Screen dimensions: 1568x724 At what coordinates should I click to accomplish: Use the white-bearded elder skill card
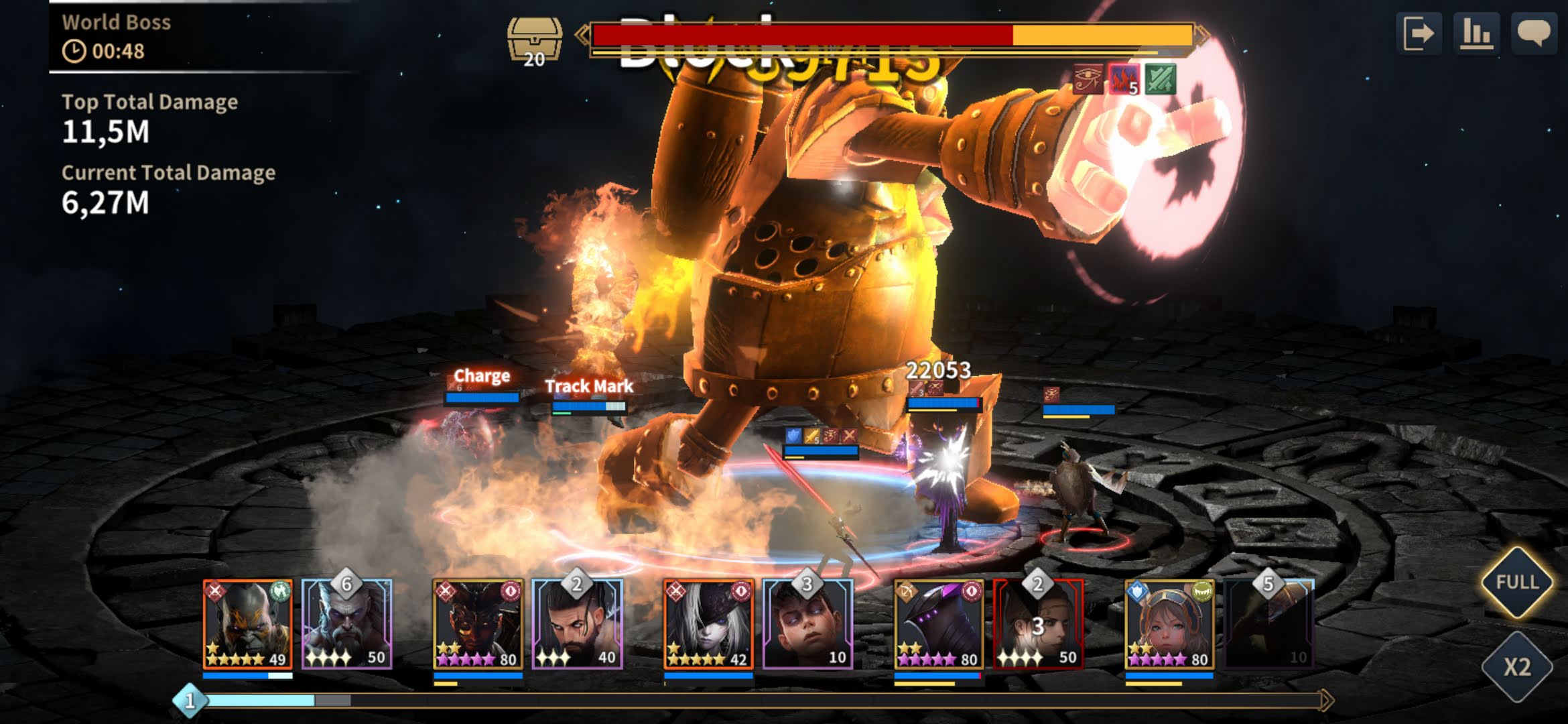click(x=346, y=625)
